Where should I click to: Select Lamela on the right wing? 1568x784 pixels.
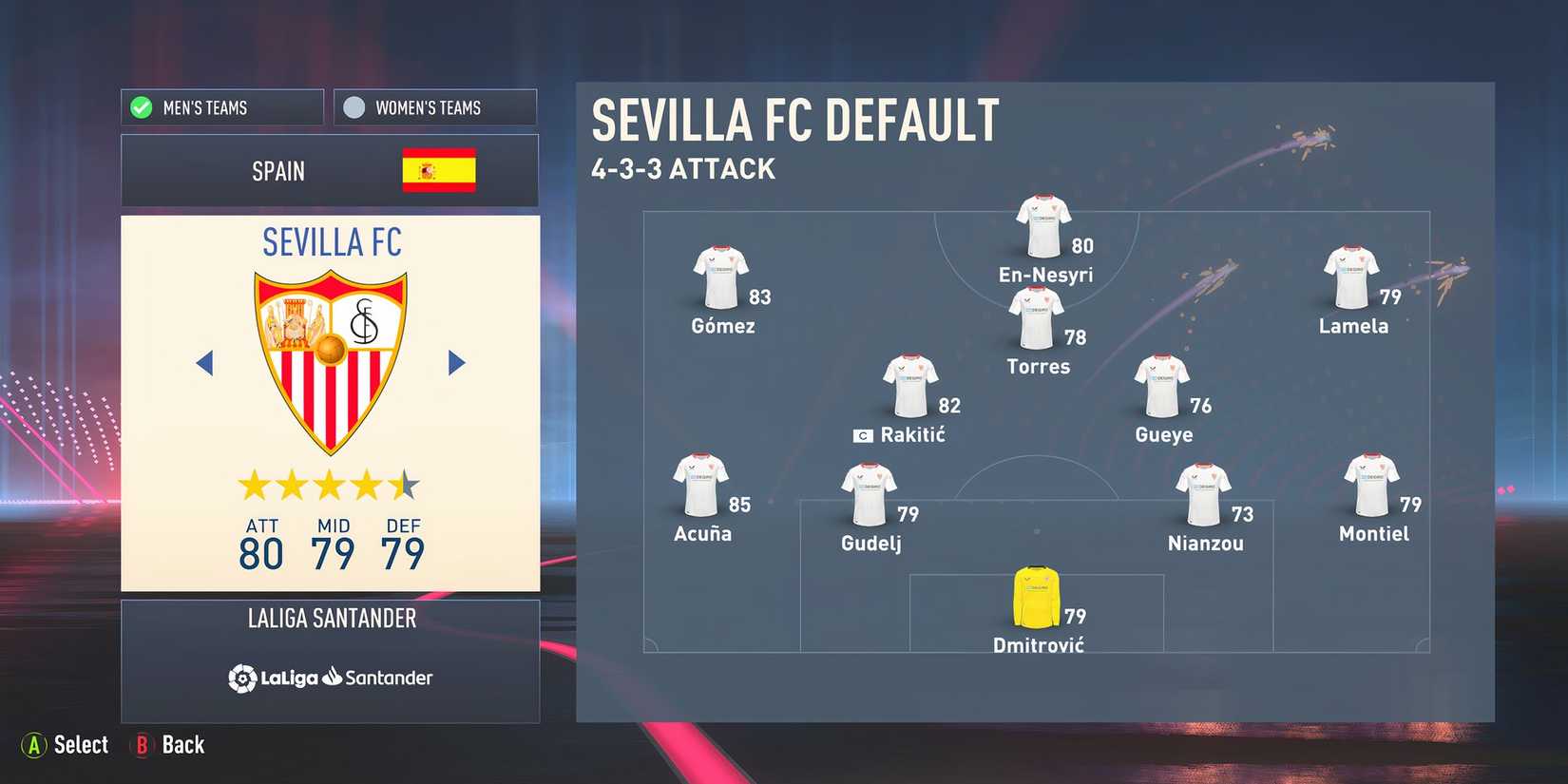pyautogui.click(x=1353, y=276)
